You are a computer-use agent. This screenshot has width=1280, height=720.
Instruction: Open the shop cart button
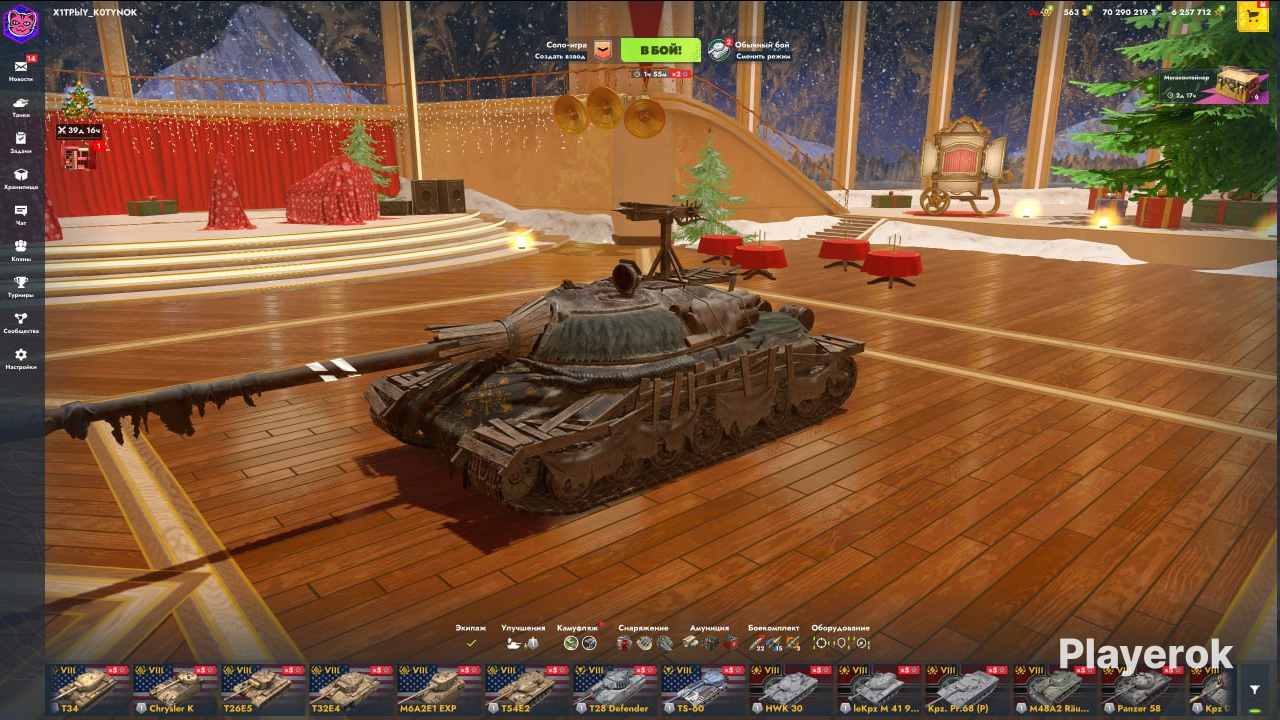point(1253,16)
